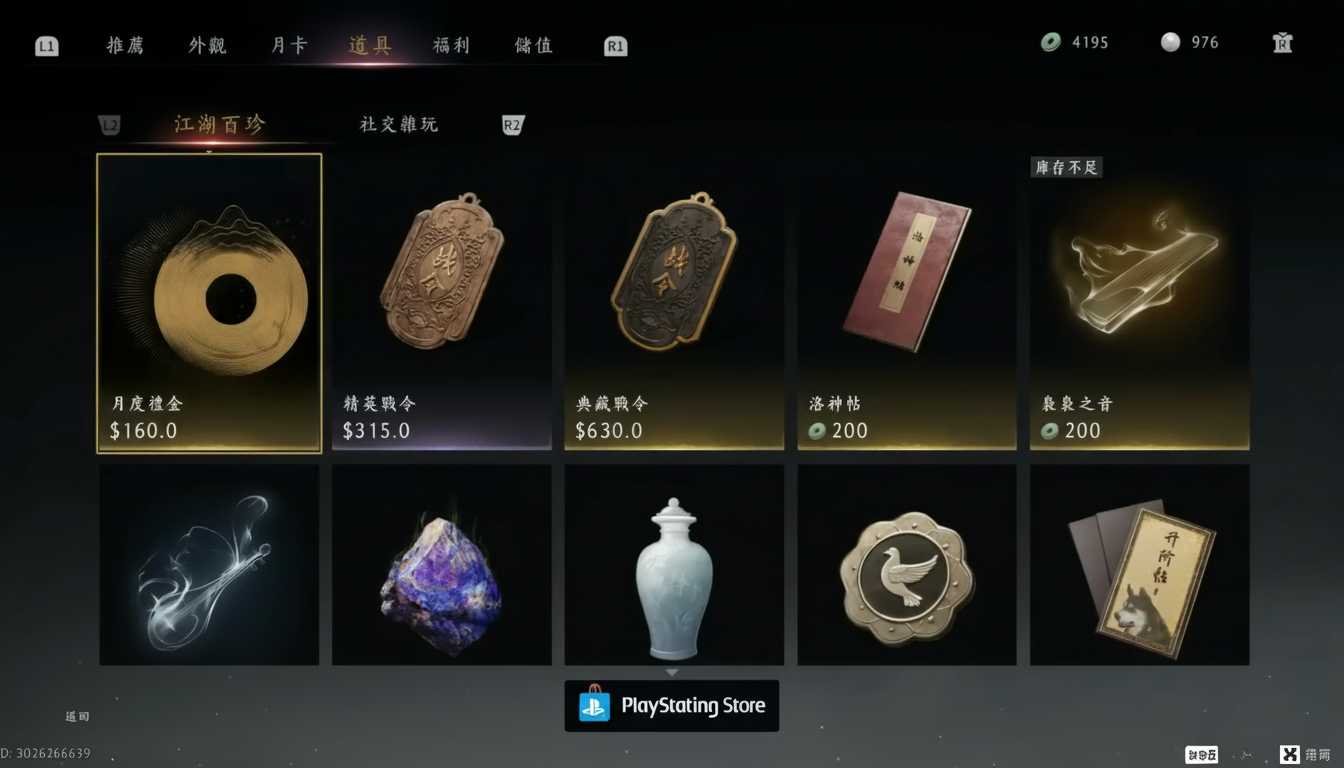The height and width of the screenshot is (768, 1344).
Task: Click the L2 trigger icon beside 江湖百珍
Action: [x=109, y=124]
